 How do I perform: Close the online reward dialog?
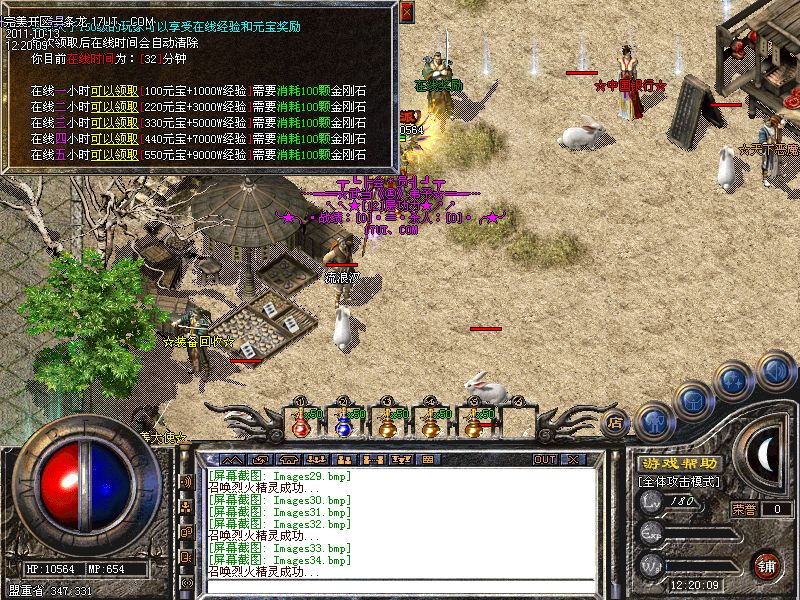407,12
